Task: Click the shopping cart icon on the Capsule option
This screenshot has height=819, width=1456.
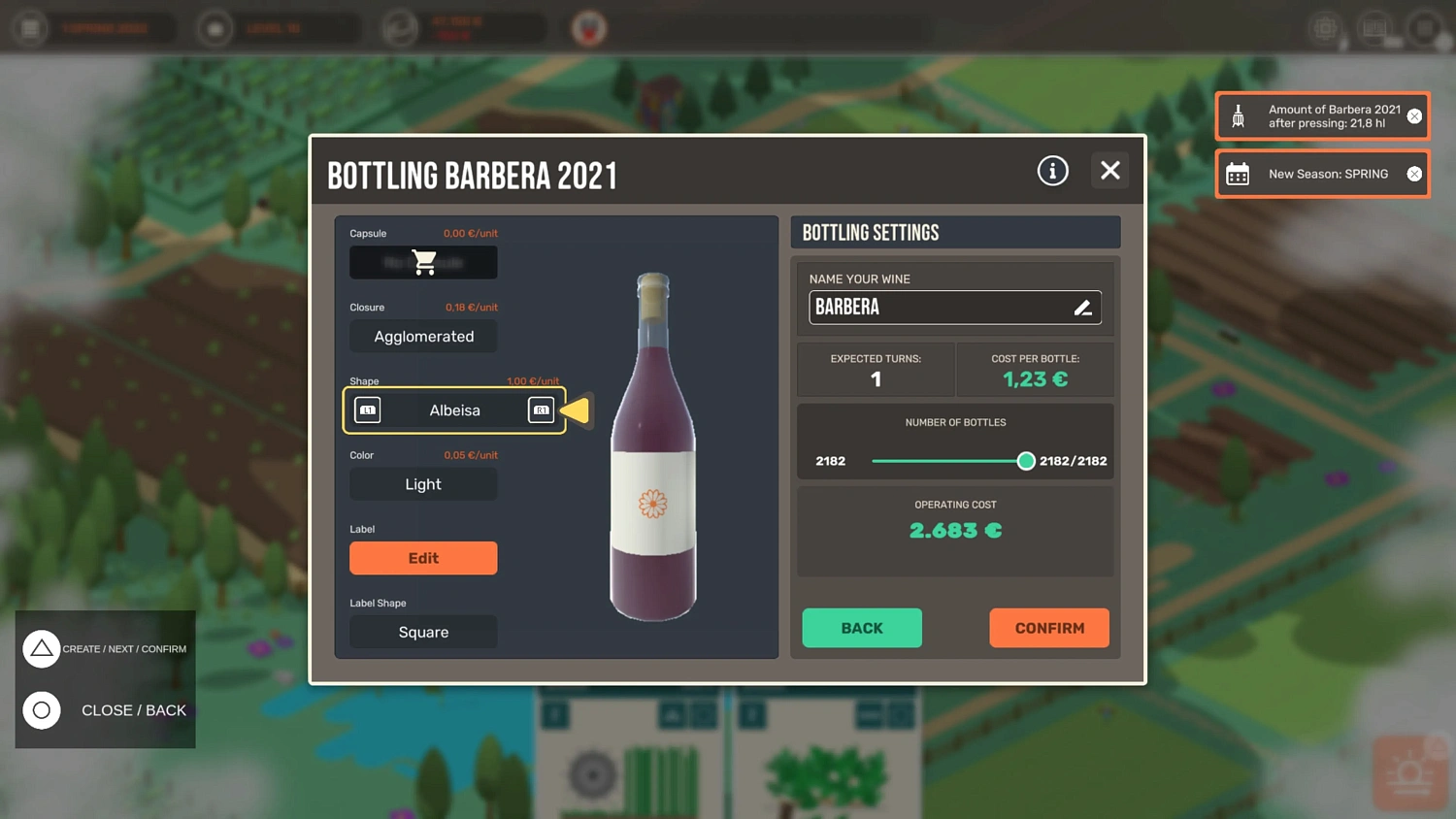Action: click(x=423, y=262)
